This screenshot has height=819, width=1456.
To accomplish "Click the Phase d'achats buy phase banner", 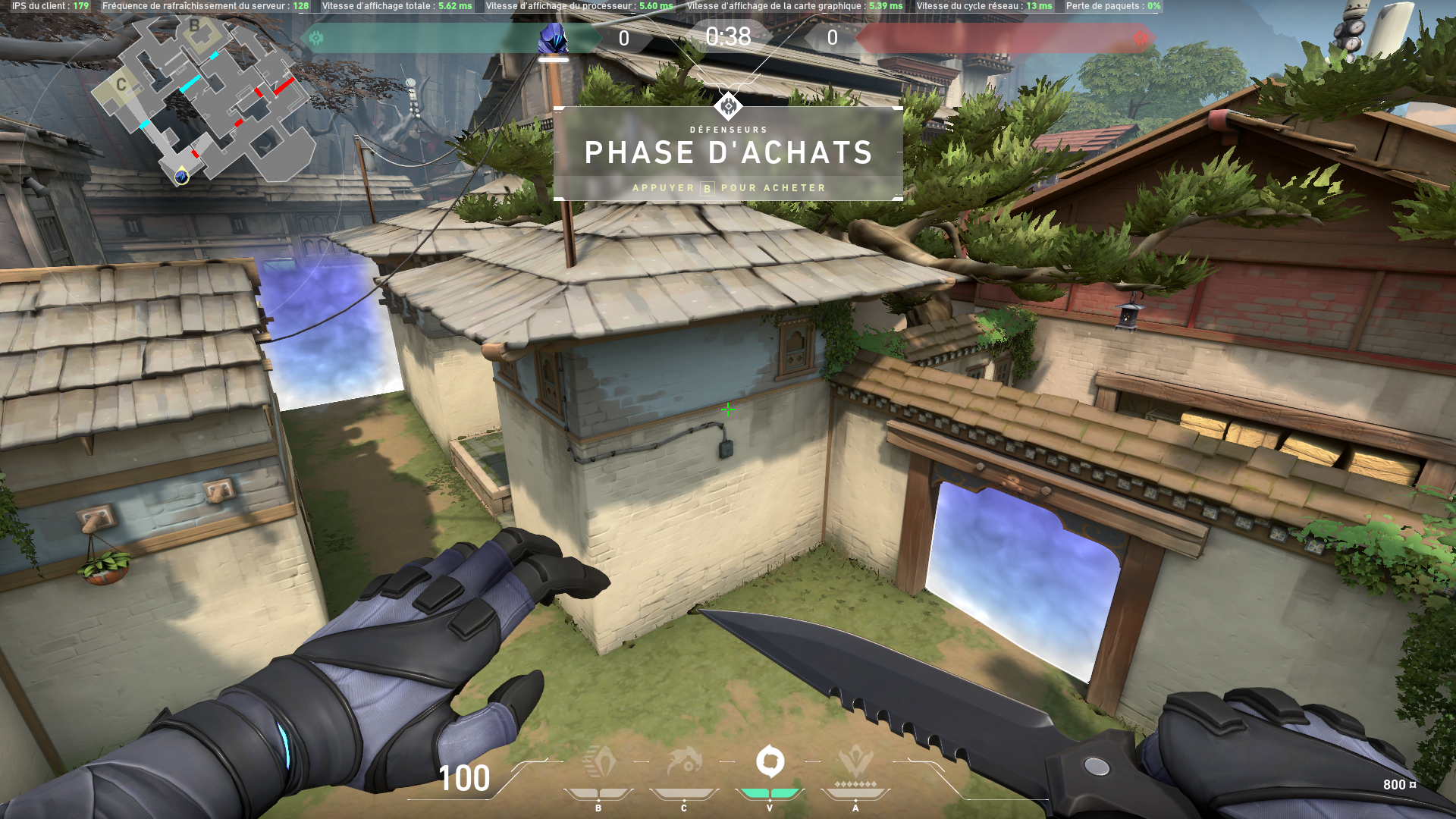I will tap(728, 154).
